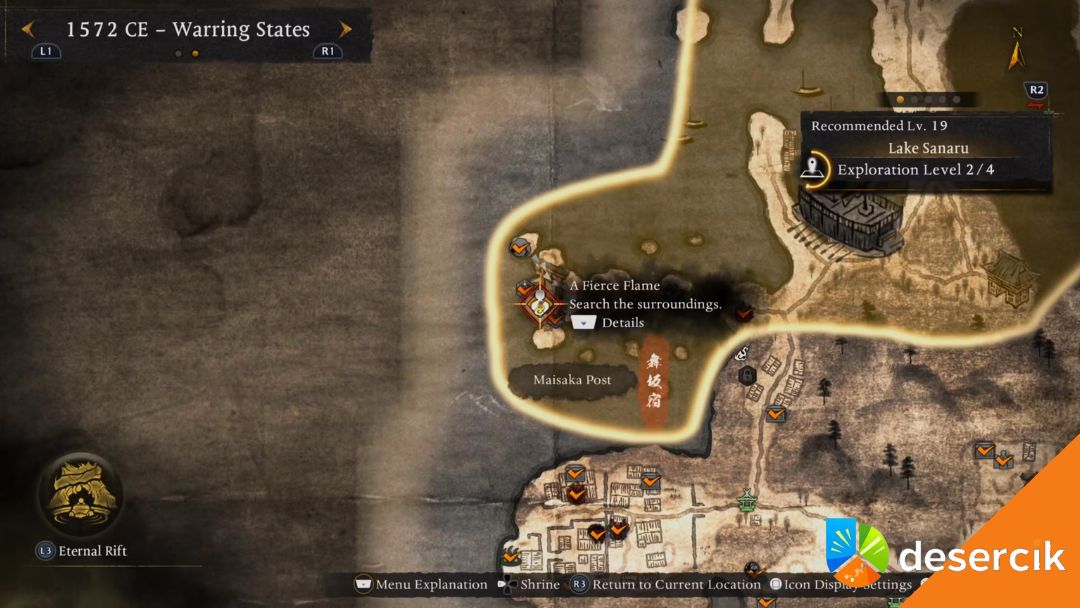This screenshot has width=1080, height=608.
Task: Advance to the next era with right arrow
Action: coord(346,30)
